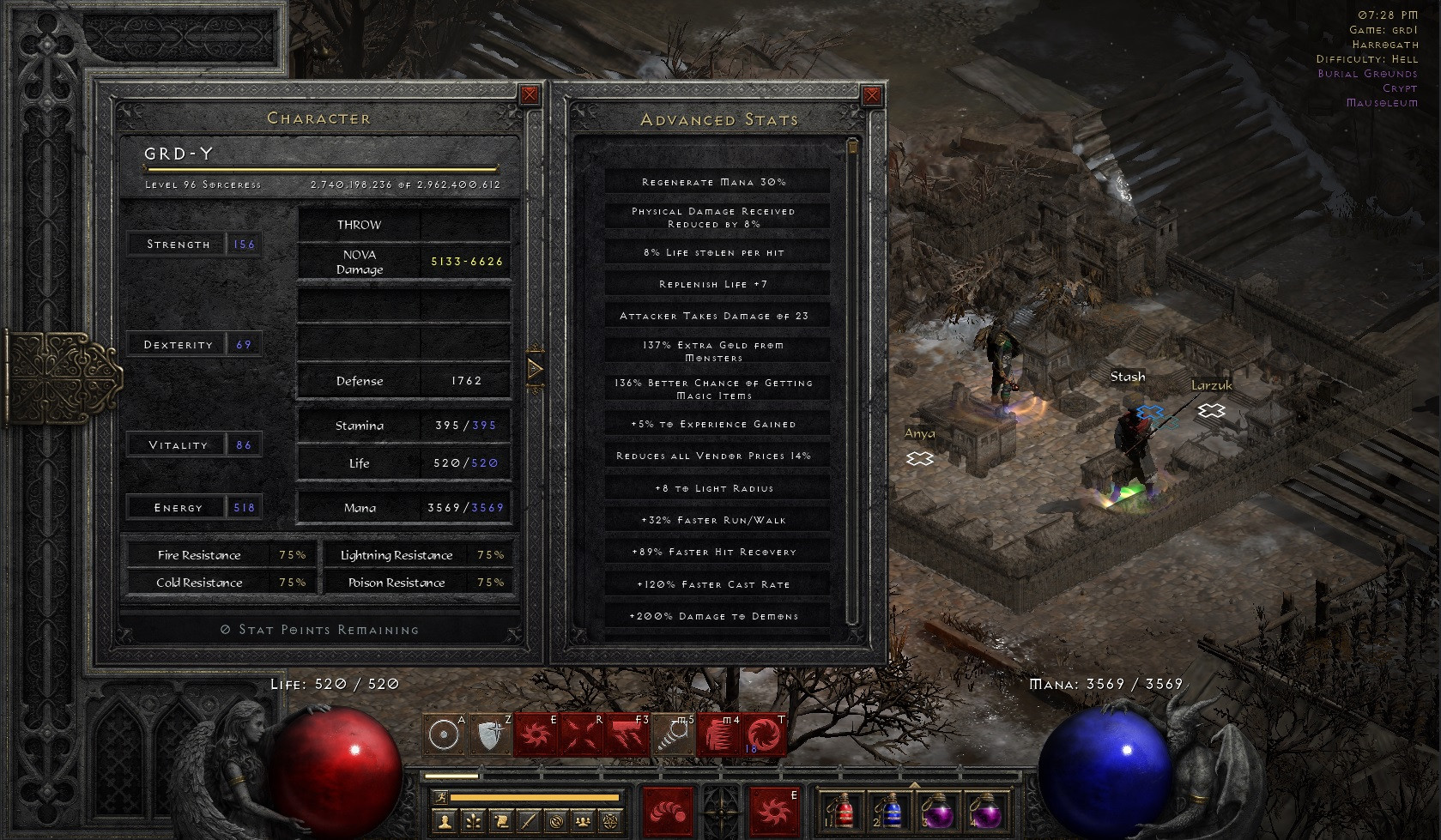Select the skill bound to the A hotkey

pos(445,735)
